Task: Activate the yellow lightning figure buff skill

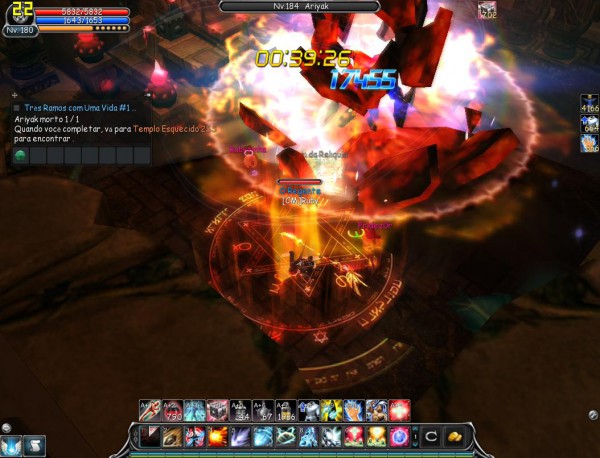Action: (x=331, y=409)
